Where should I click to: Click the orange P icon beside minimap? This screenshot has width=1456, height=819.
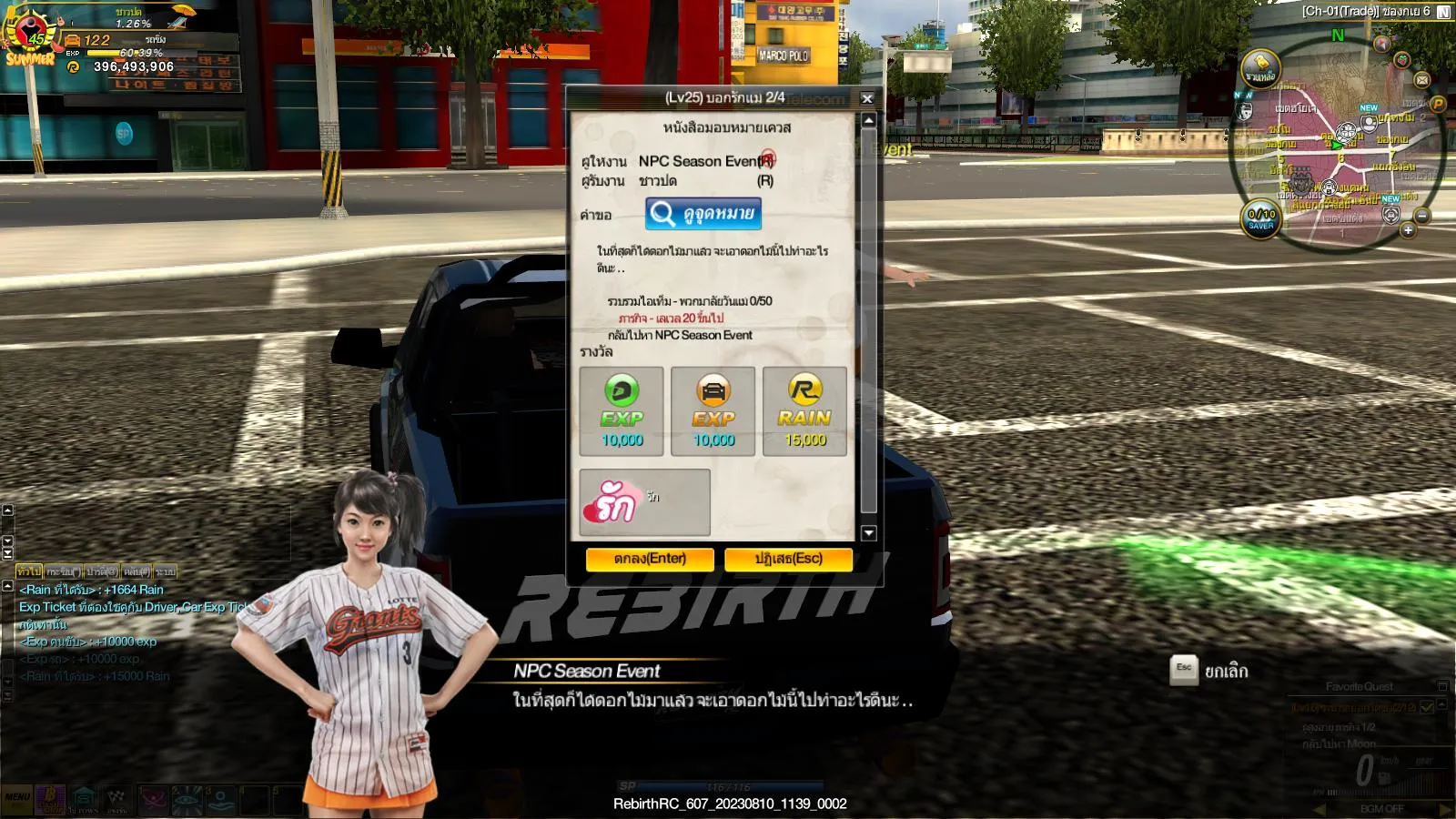click(x=1438, y=104)
